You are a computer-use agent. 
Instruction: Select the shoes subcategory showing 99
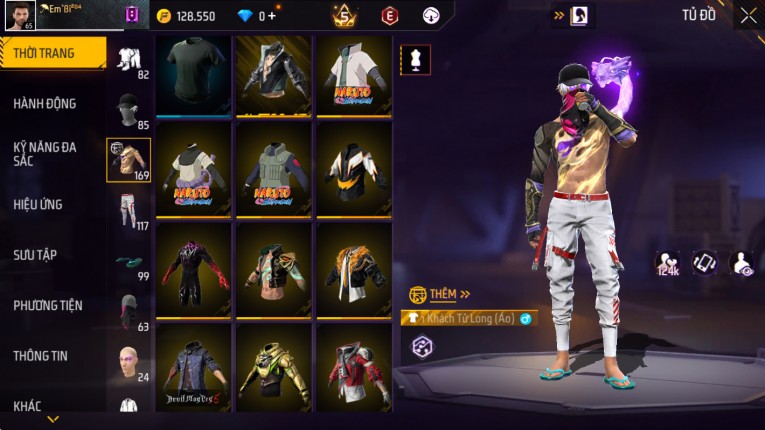[x=127, y=262]
